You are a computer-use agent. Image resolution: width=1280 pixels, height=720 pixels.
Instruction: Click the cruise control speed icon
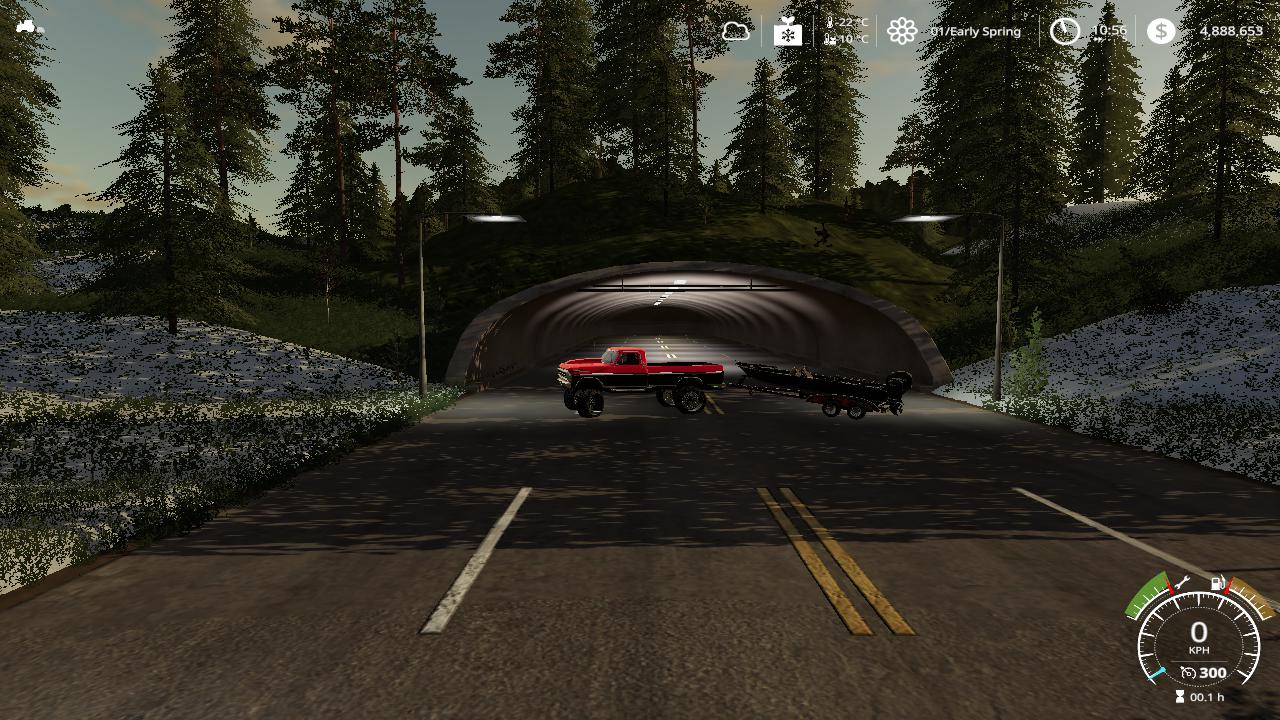point(1187,673)
